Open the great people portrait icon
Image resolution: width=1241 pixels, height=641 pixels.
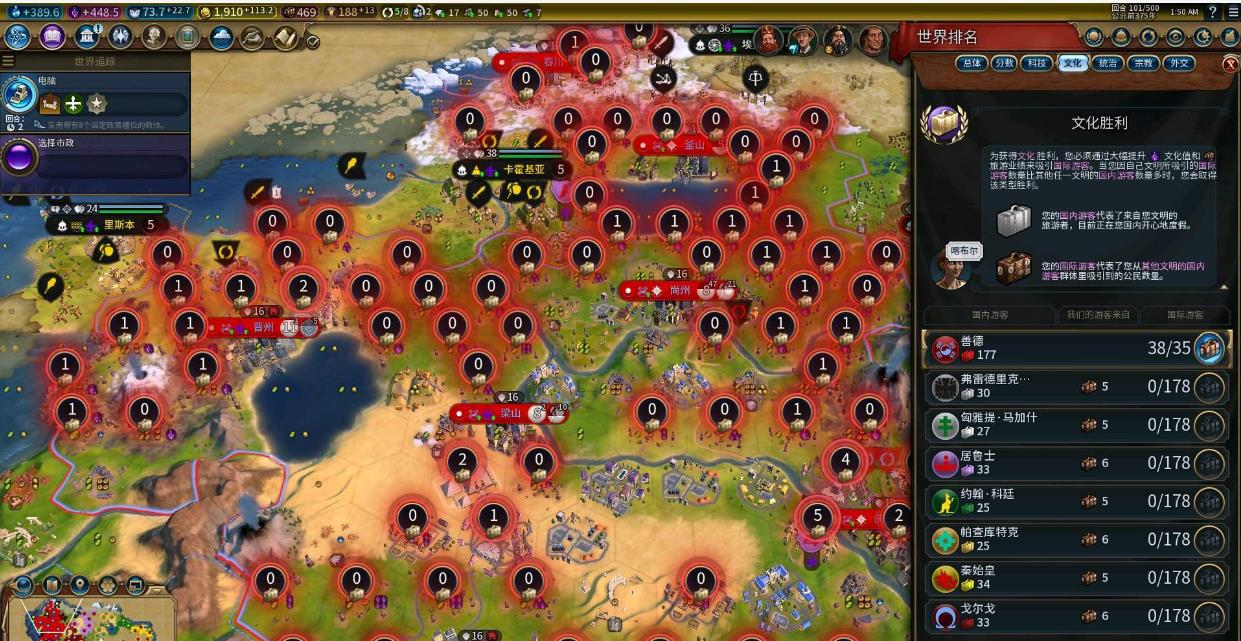coord(154,37)
